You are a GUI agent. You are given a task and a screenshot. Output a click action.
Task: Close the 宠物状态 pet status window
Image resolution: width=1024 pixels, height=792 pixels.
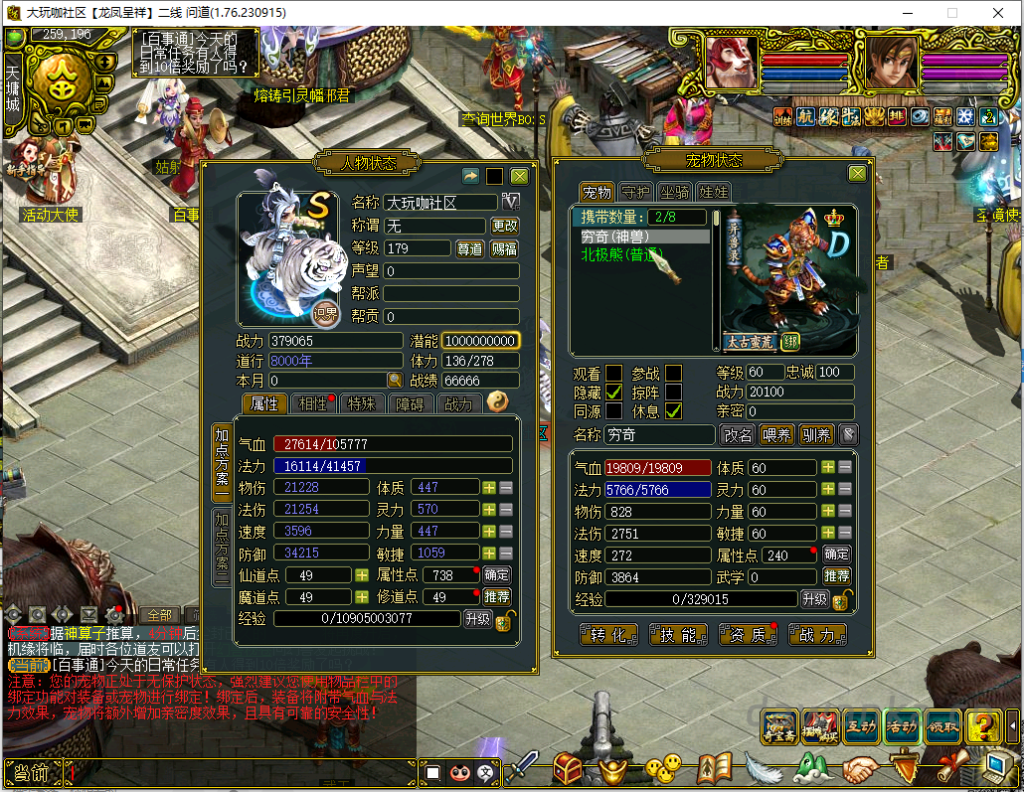pos(857,174)
